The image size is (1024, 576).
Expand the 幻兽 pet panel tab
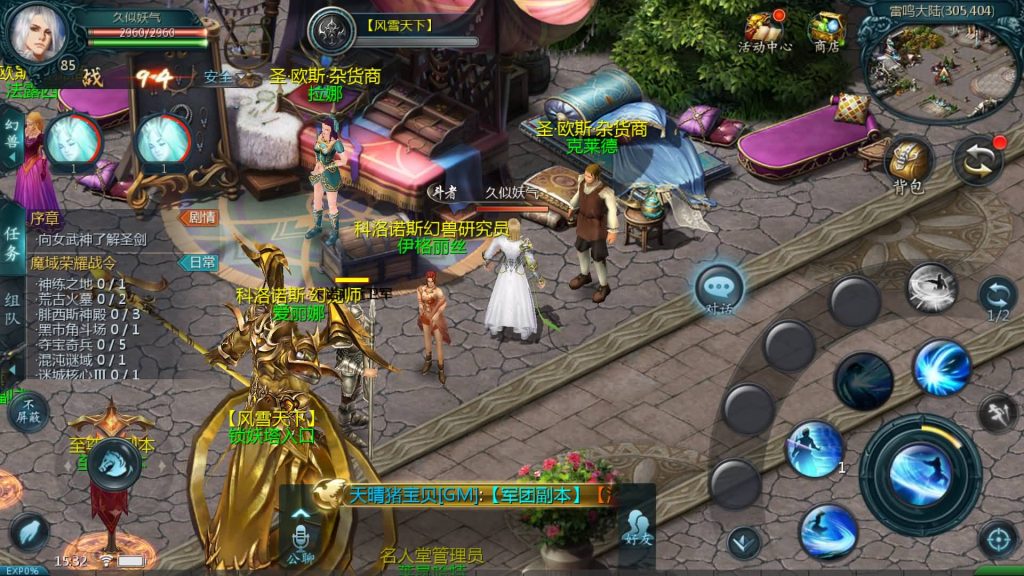click(x=12, y=139)
